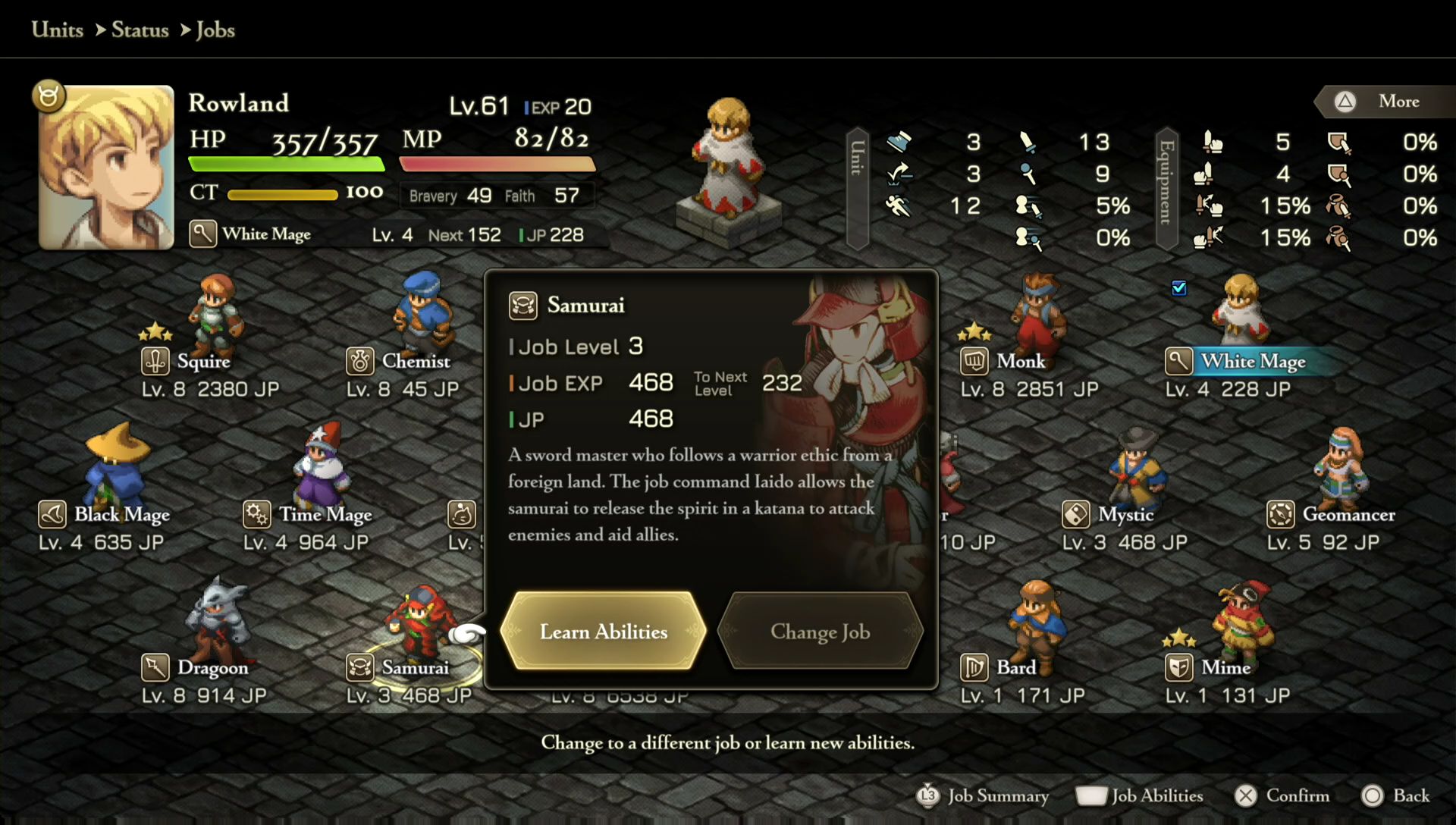The image size is (1456, 825).
Task: Choose Learn Abilities for Samurai
Action: [x=604, y=631]
